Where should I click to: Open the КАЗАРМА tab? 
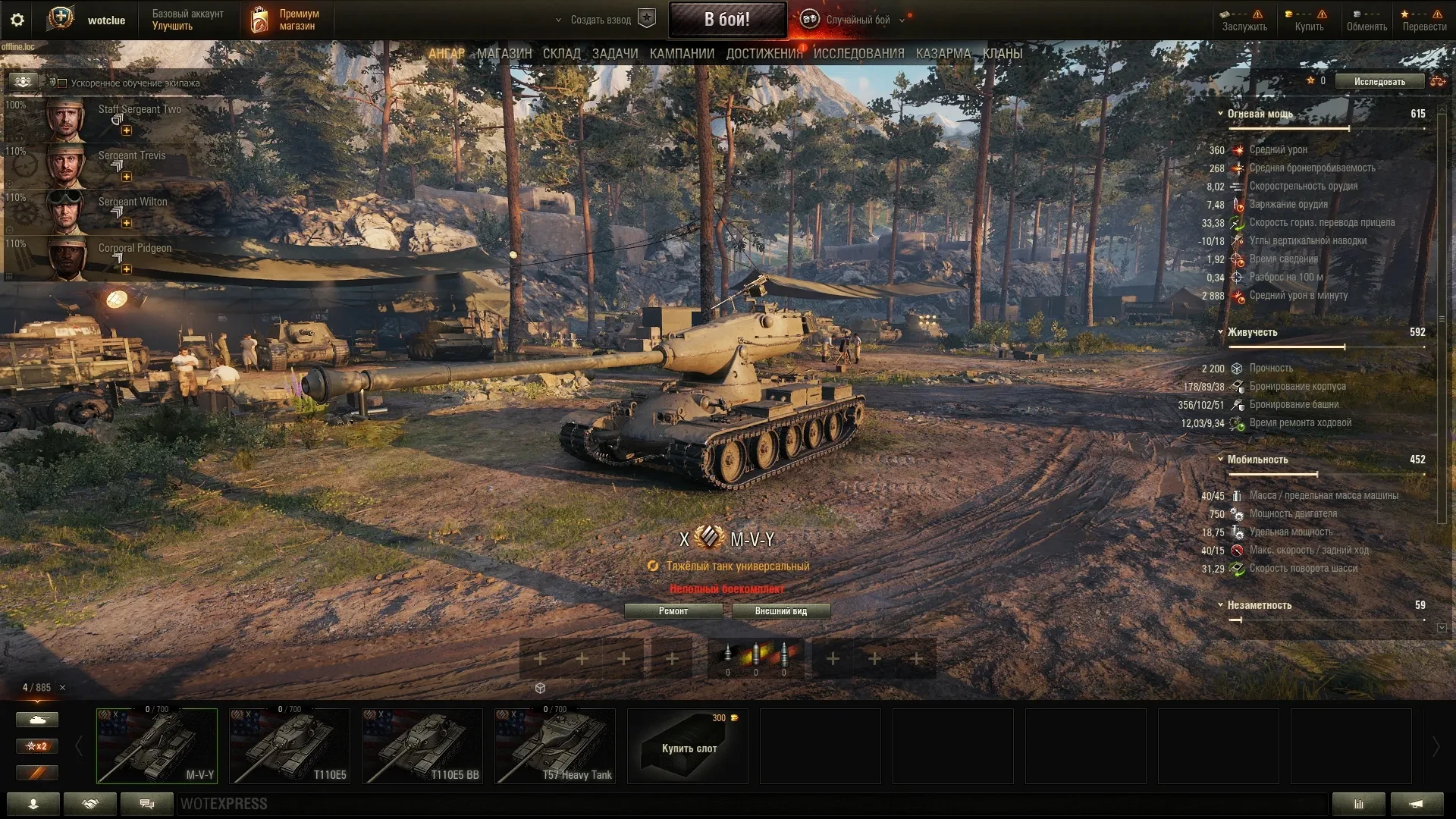[x=943, y=54]
